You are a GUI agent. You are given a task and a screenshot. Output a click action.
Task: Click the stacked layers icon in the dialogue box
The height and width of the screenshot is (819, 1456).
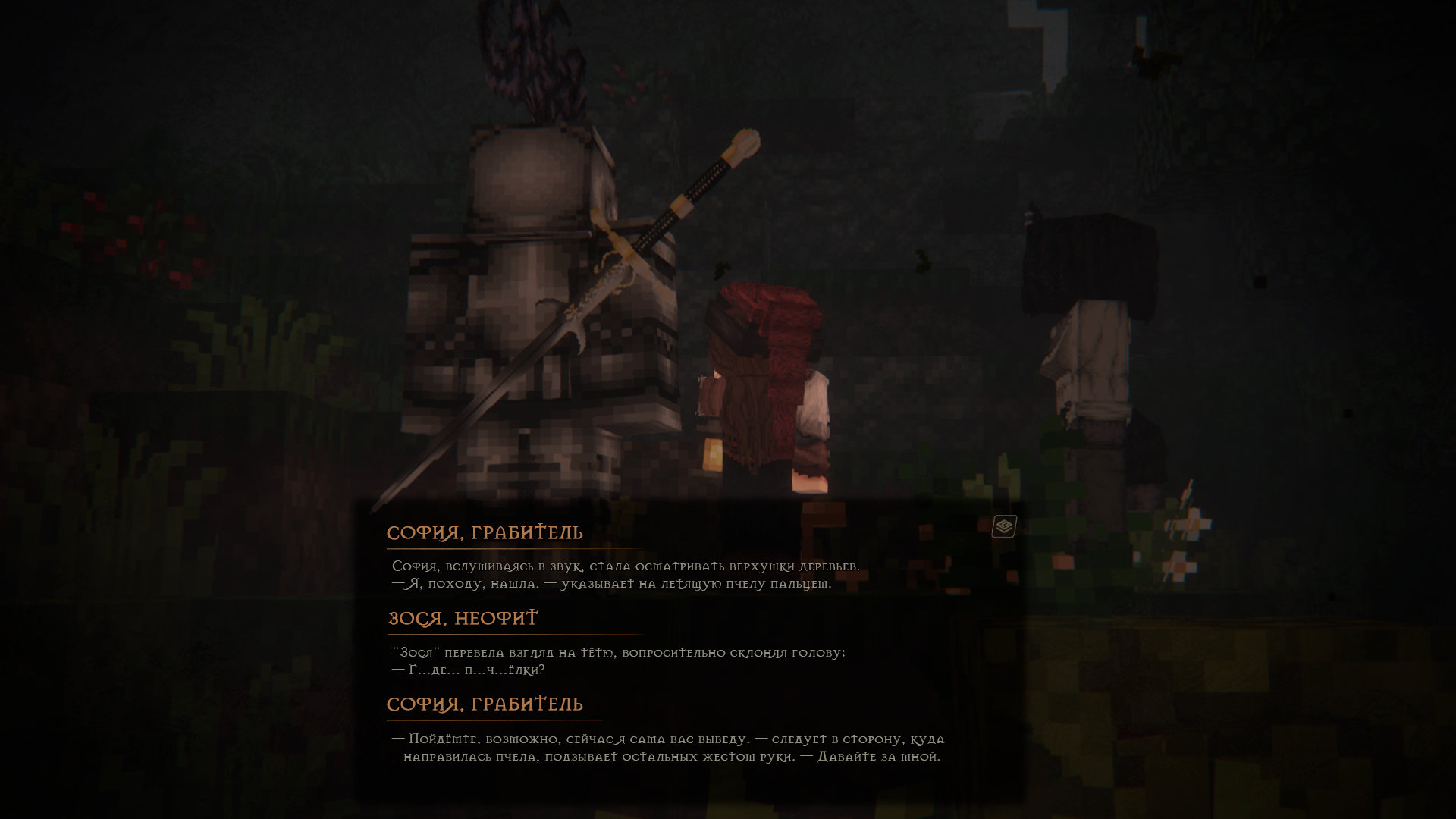1004,526
